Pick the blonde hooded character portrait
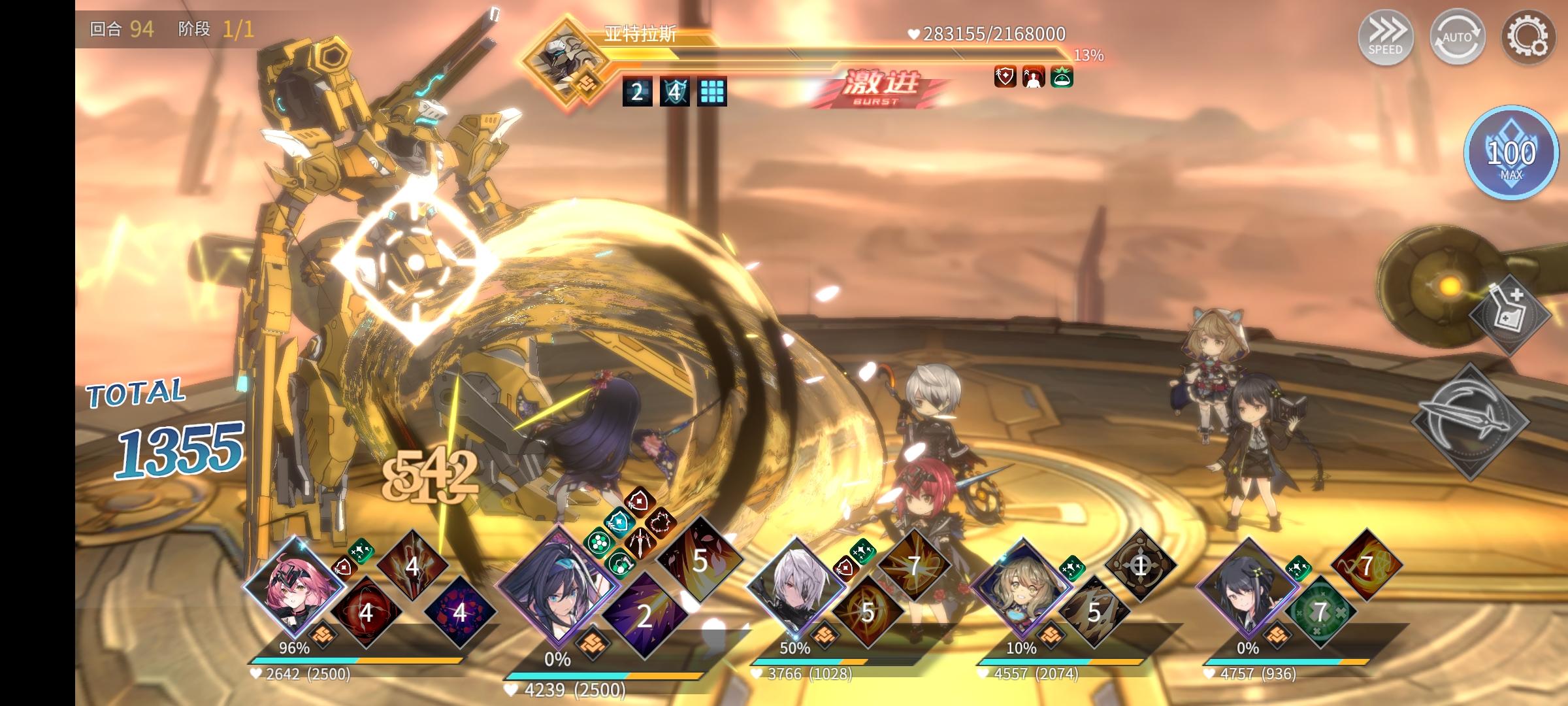 click(x=1021, y=587)
